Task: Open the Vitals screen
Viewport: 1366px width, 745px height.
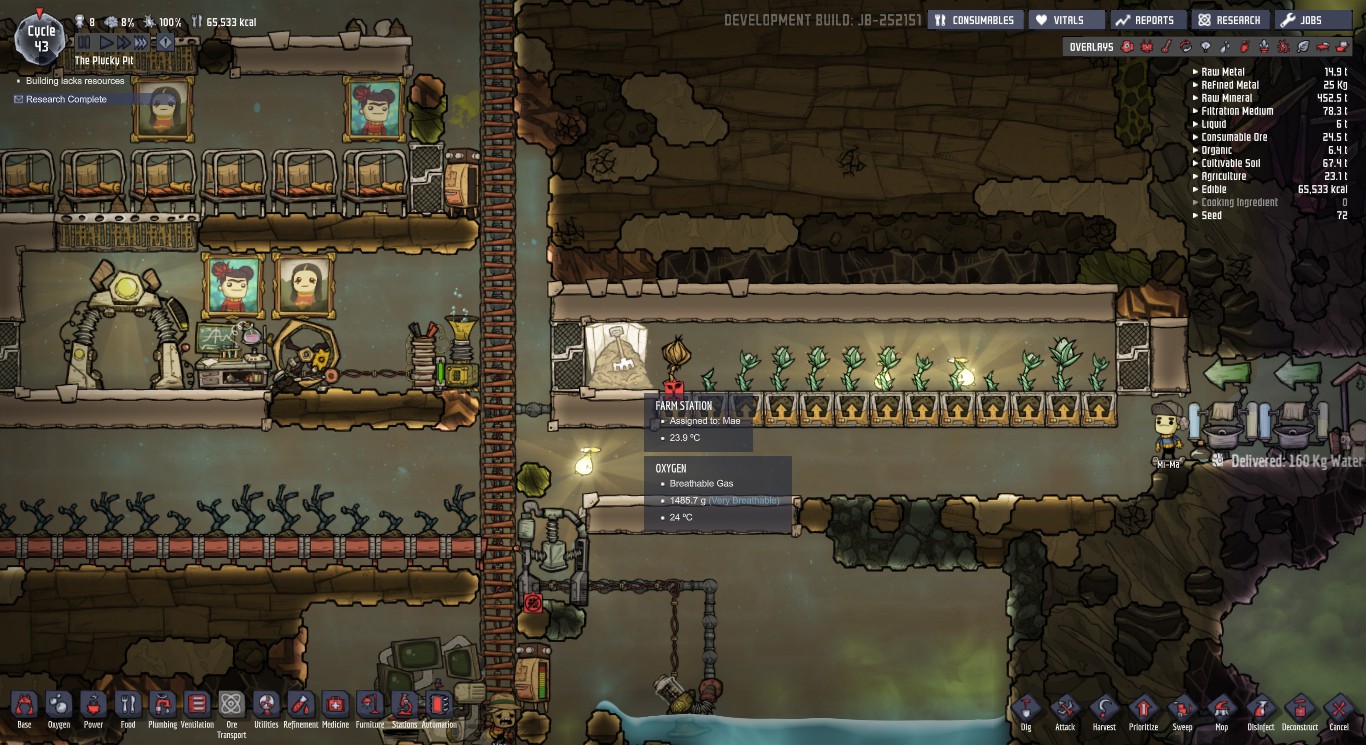Action: point(1067,20)
